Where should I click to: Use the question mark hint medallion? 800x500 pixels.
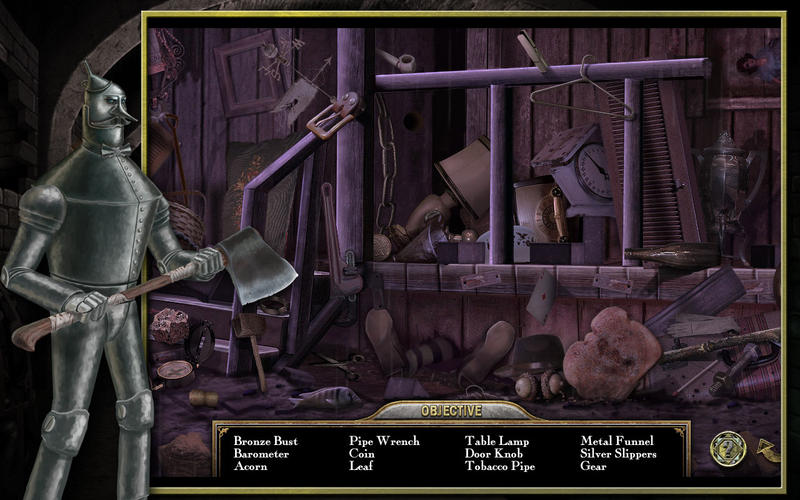(726, 449)
